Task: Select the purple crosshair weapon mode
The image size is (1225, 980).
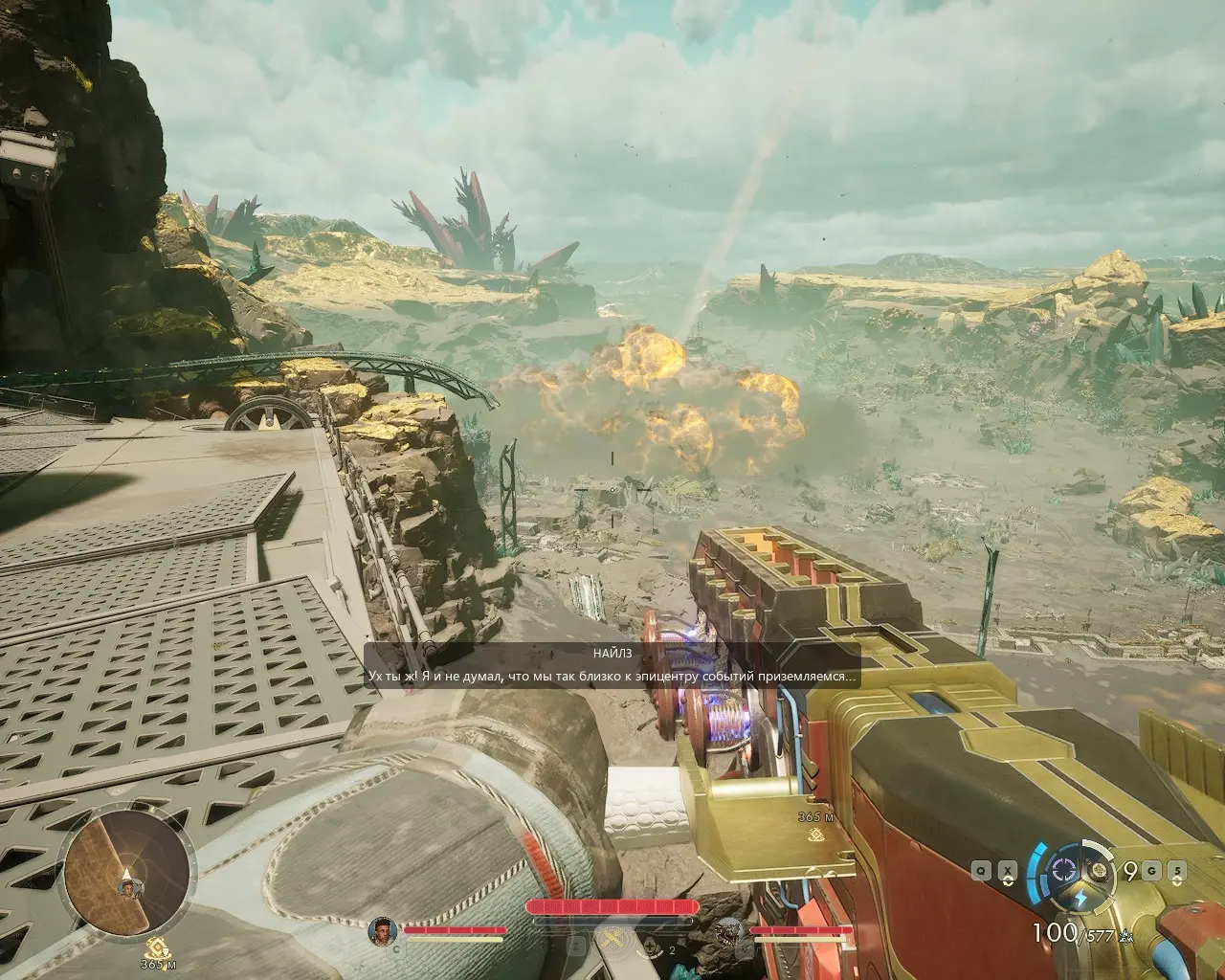Action: point(1062,870)
